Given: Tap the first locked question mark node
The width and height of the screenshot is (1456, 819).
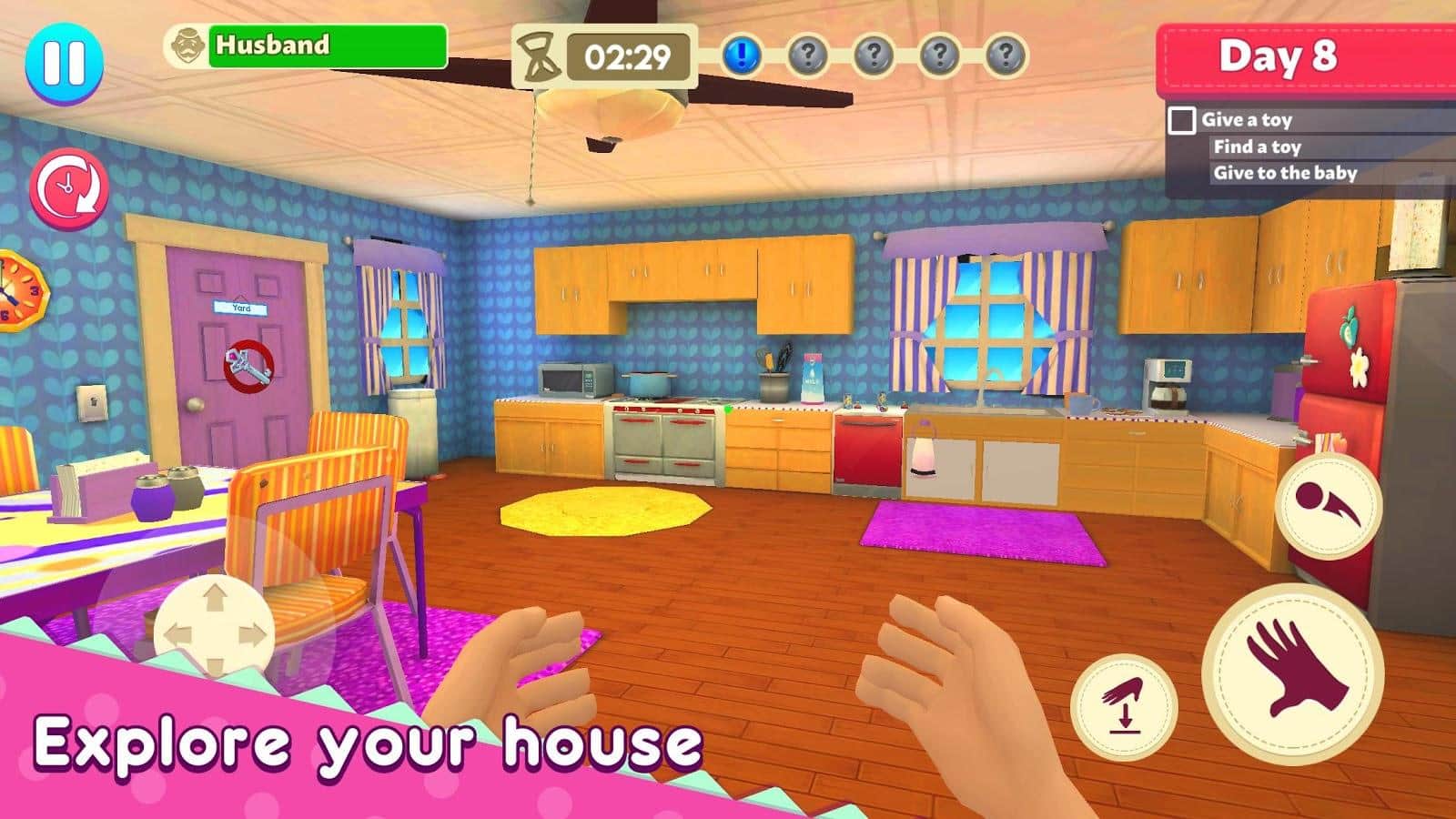Looking at the screenshot, I should (807, 56).
